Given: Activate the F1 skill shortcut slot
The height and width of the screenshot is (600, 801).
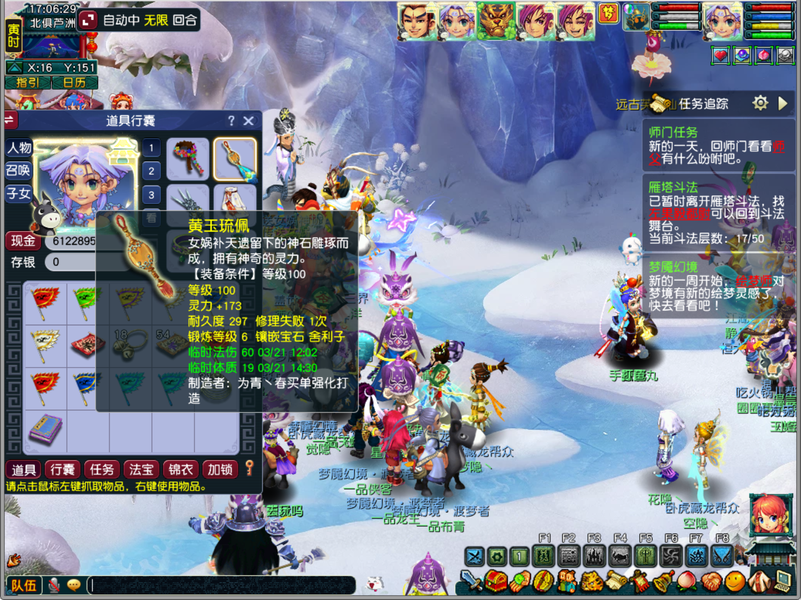Looking at the screenshot, I should tap(545, 556).
